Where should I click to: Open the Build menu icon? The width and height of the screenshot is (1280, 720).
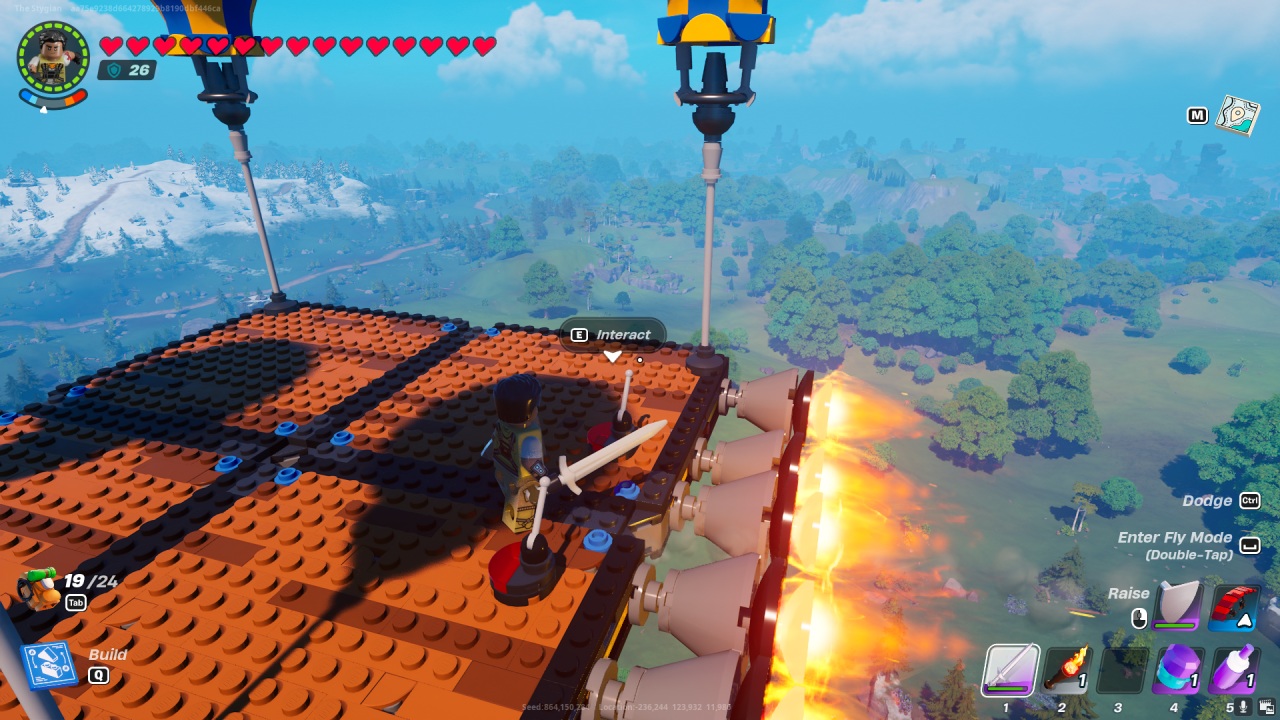point(49,665)
